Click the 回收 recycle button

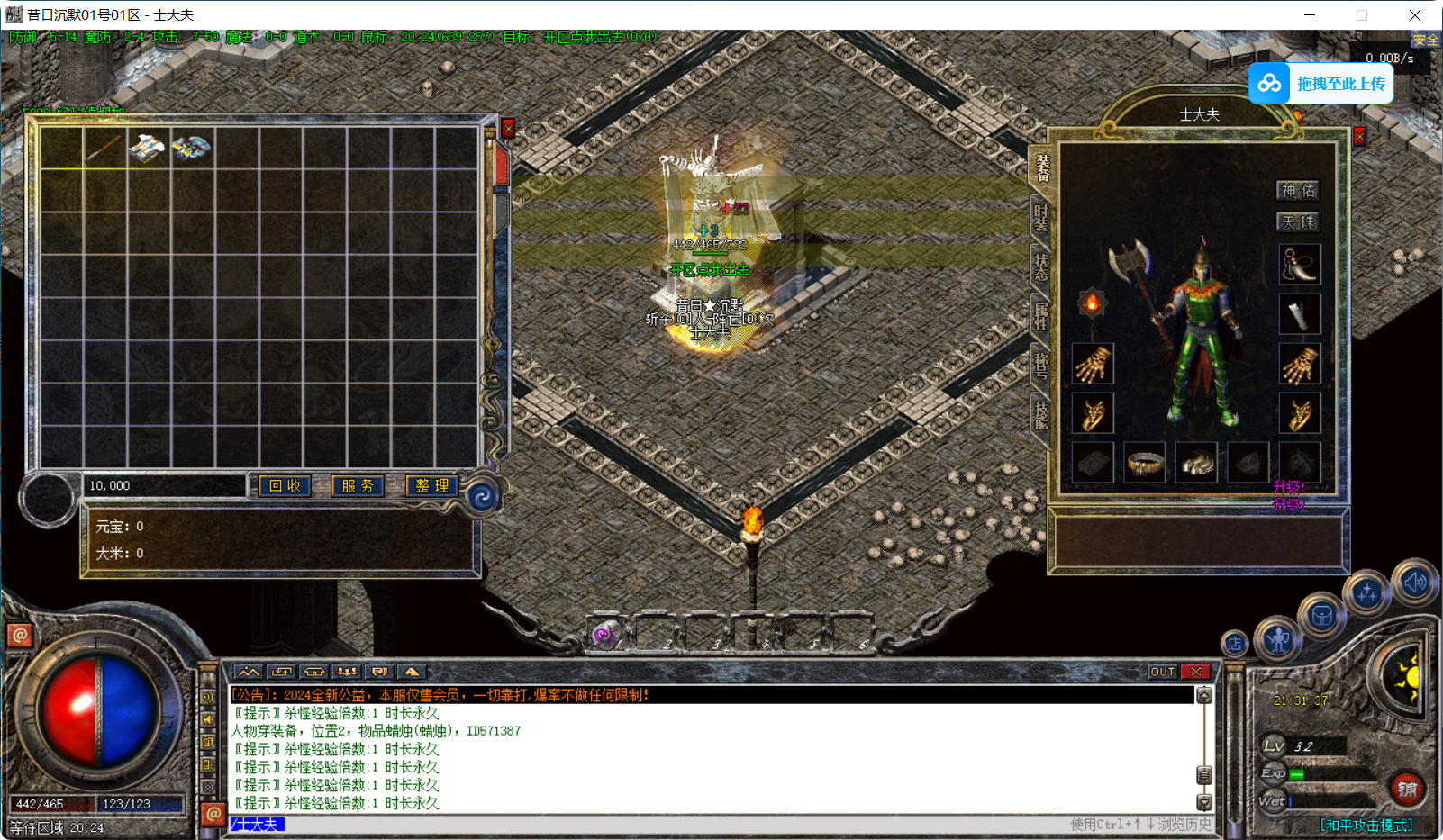(x=285, y=486)
